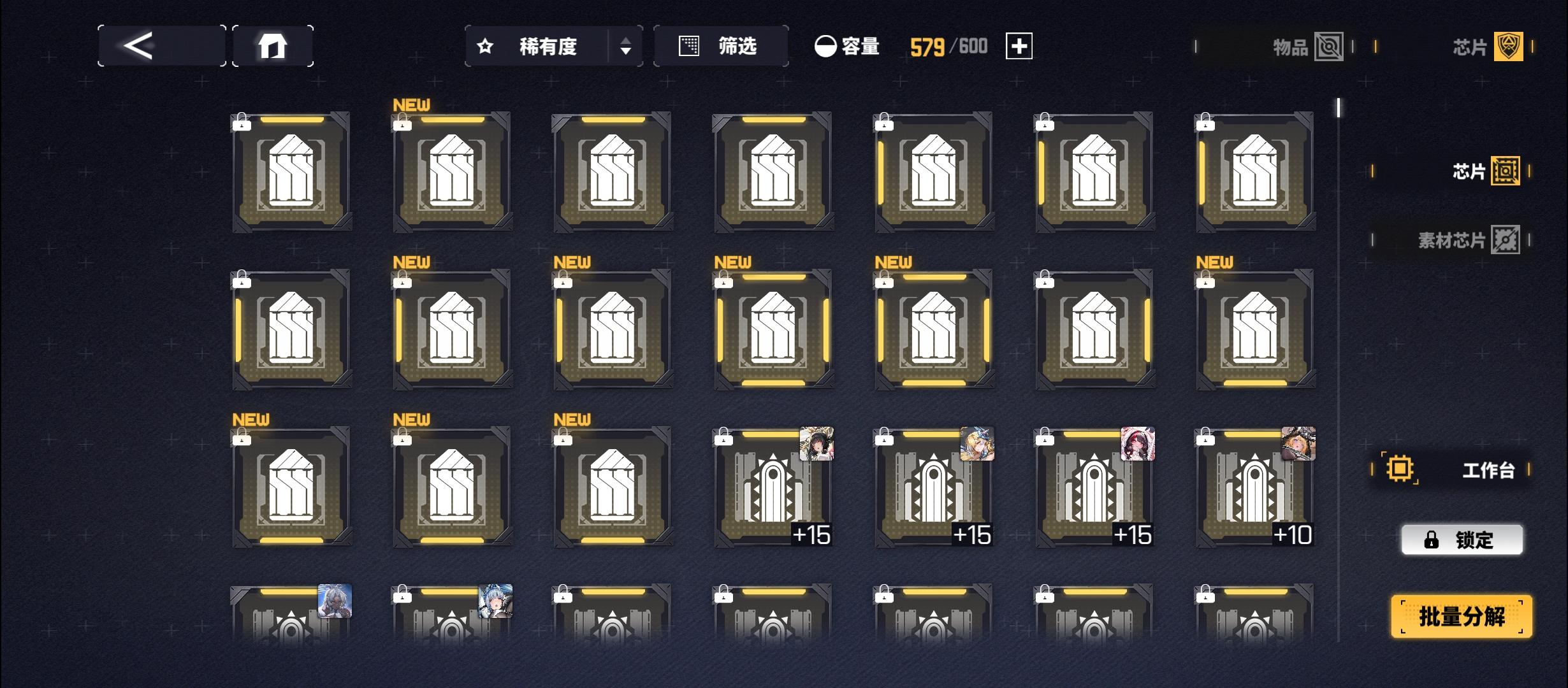This screenshot has height=688, width=1568.
Task: Open the 筛选 filter panel
Action: click(x=720, y=47)
